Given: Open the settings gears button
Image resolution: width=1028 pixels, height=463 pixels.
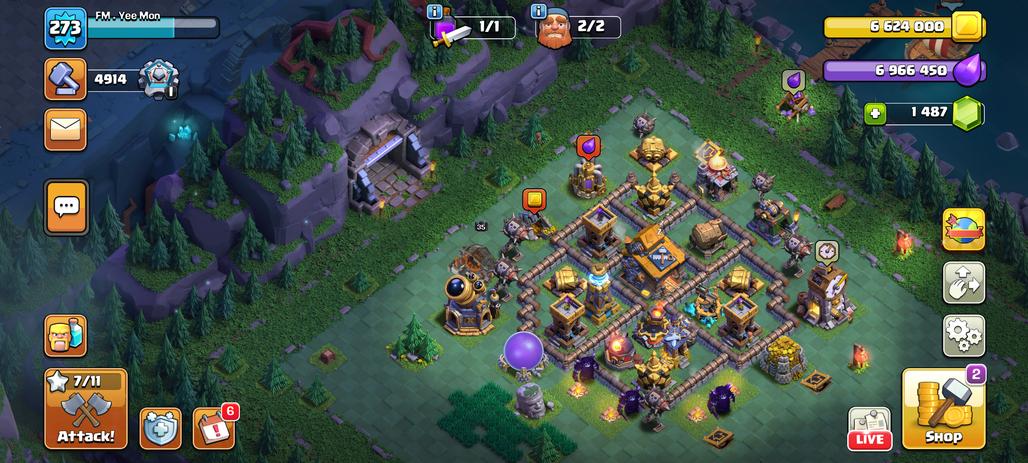Looking at the screenshot, I should (x=964, y=336).
